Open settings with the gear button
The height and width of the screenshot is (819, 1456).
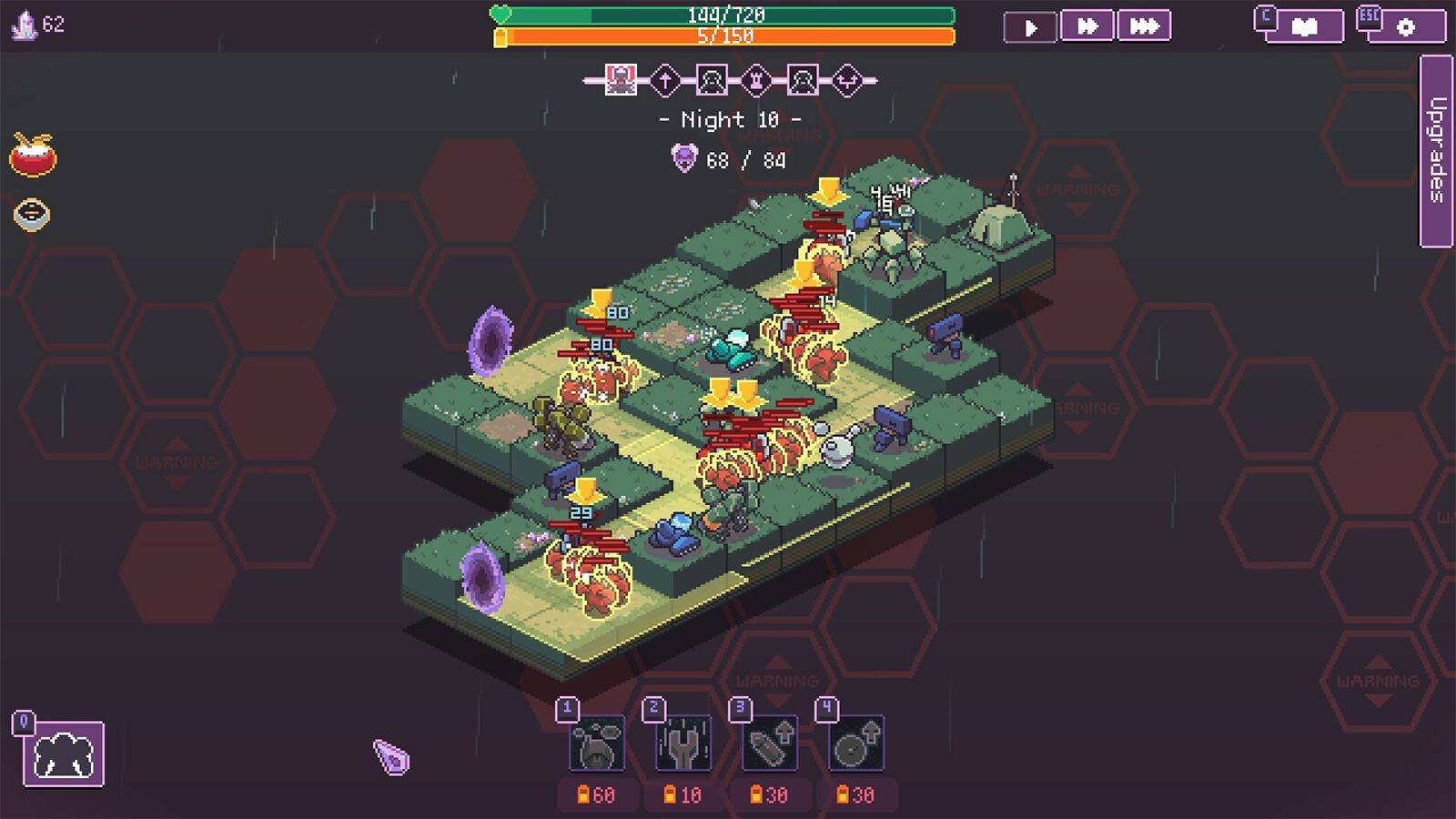click(1406, 26)
